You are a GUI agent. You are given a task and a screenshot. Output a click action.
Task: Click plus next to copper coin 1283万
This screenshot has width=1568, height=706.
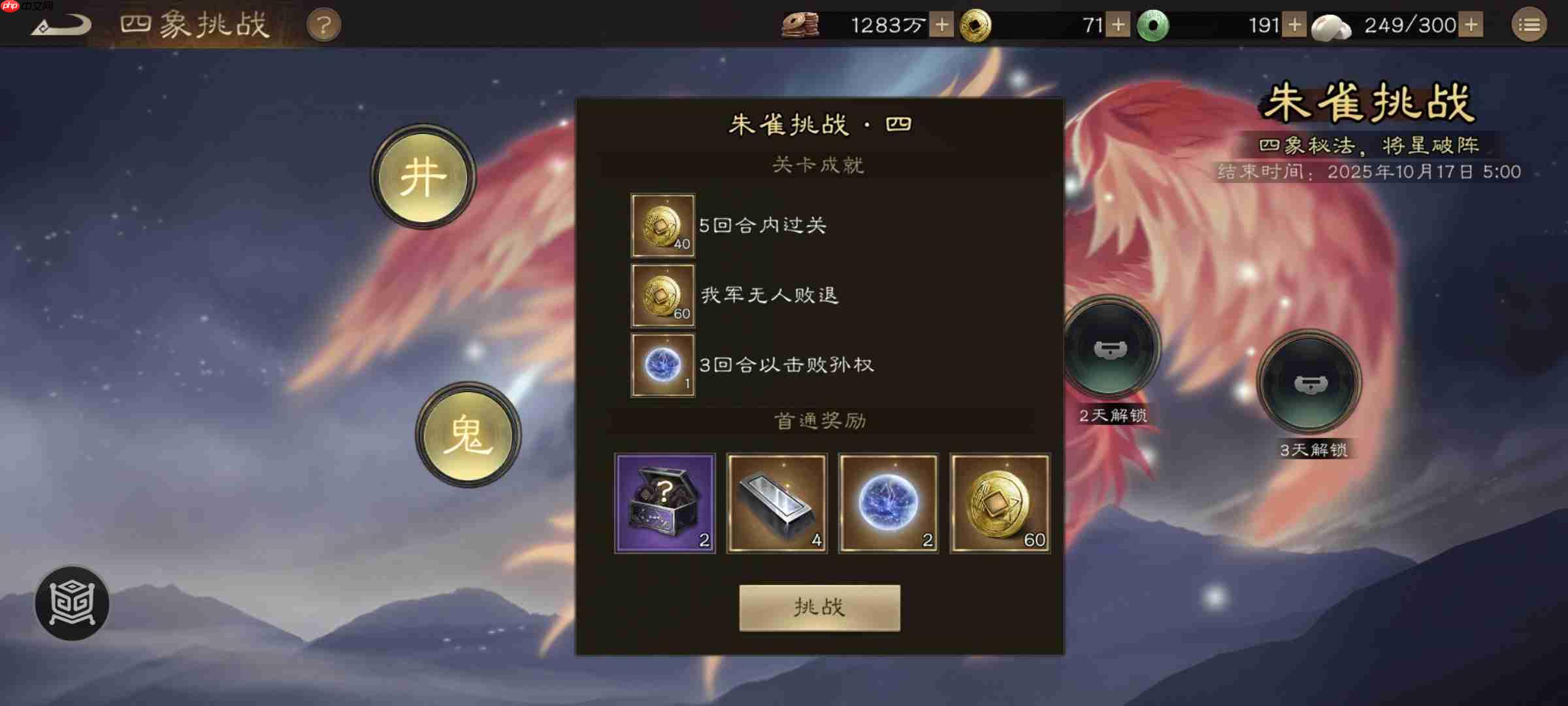click(941, 25)
